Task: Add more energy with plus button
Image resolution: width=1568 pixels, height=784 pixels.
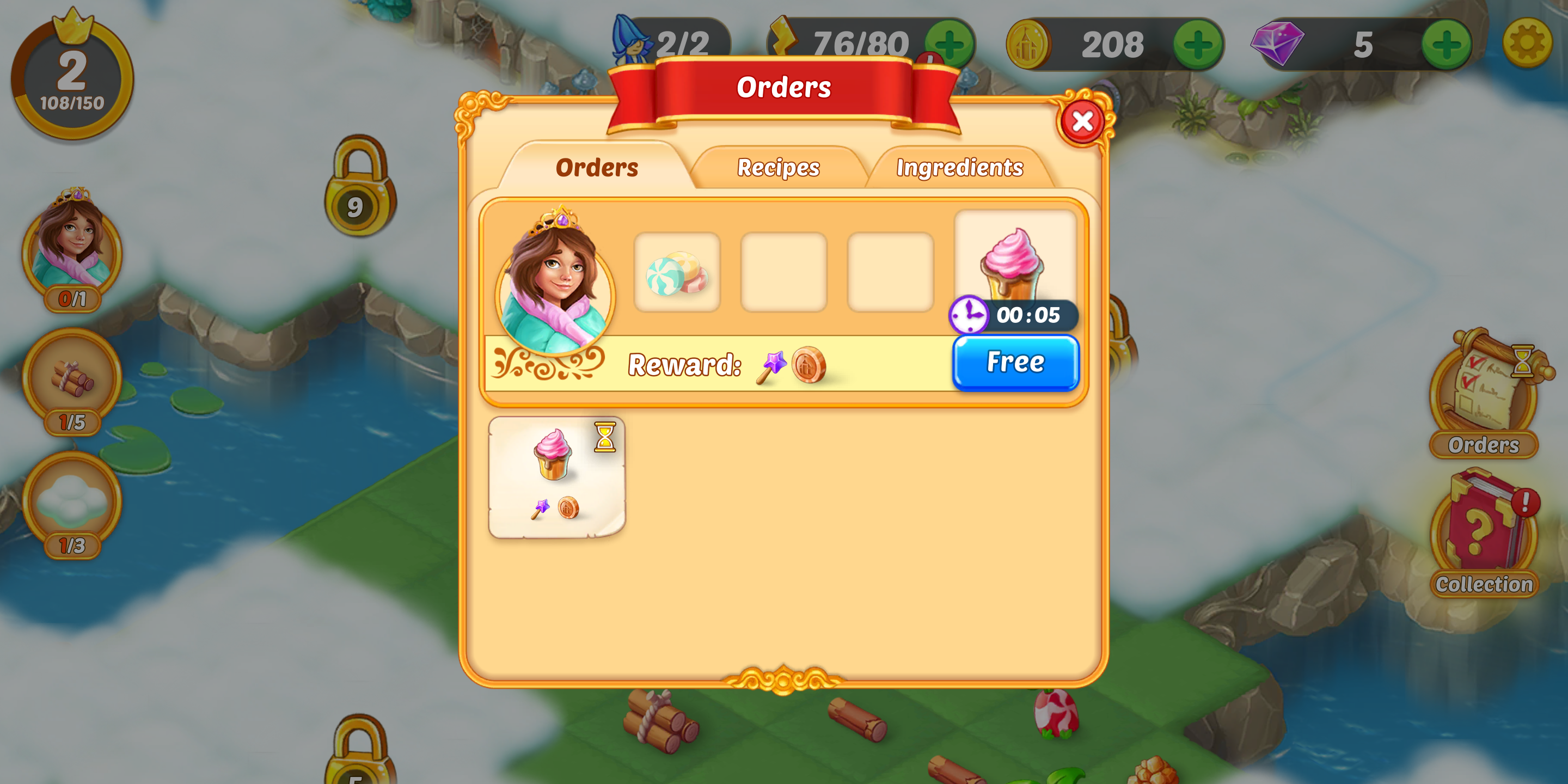Action: point(948,44)
